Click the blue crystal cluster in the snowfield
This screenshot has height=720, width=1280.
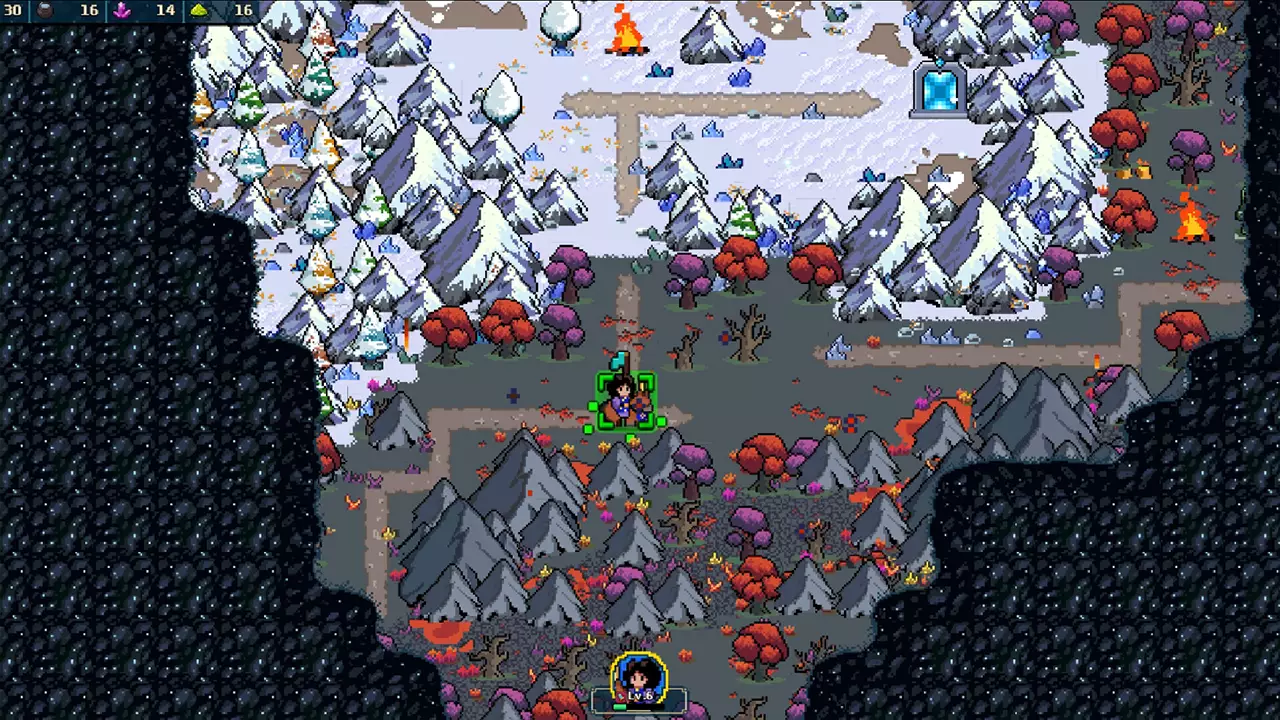point(712,130)
